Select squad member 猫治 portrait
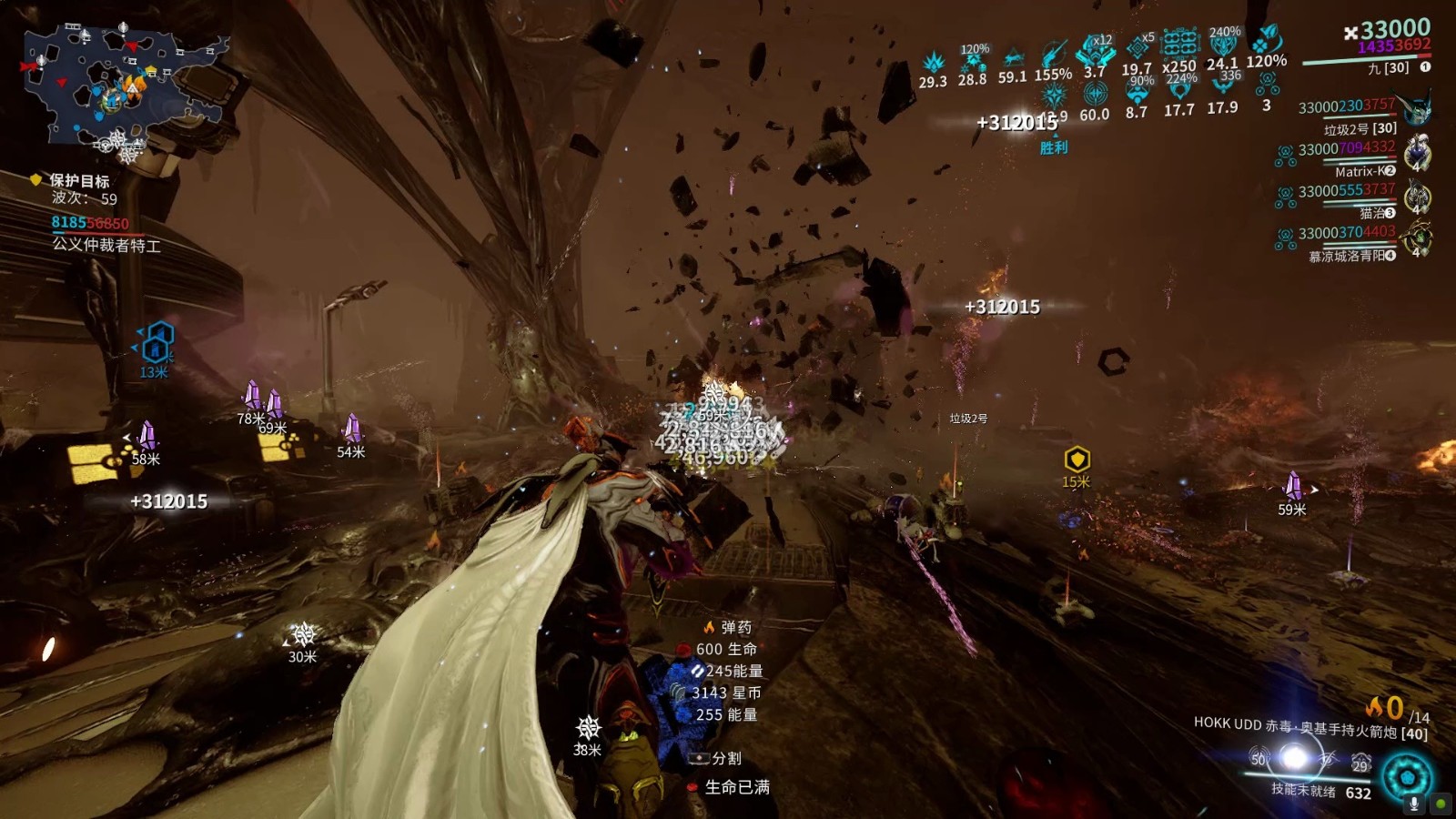Image resolution: width=1456 pixels, height=819 pixels. pos(1417,195)
